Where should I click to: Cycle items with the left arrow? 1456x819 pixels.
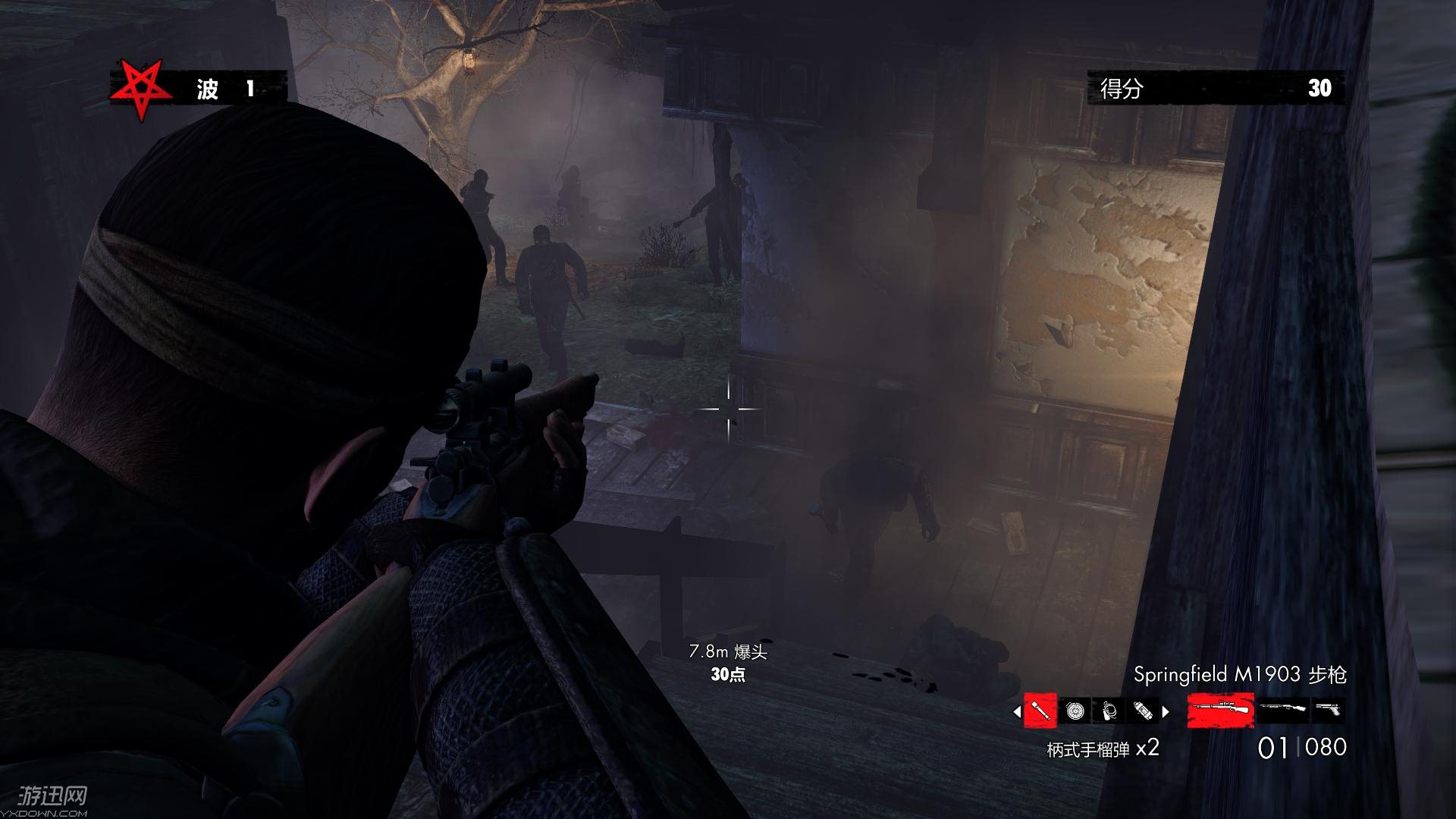(1017, 711)
